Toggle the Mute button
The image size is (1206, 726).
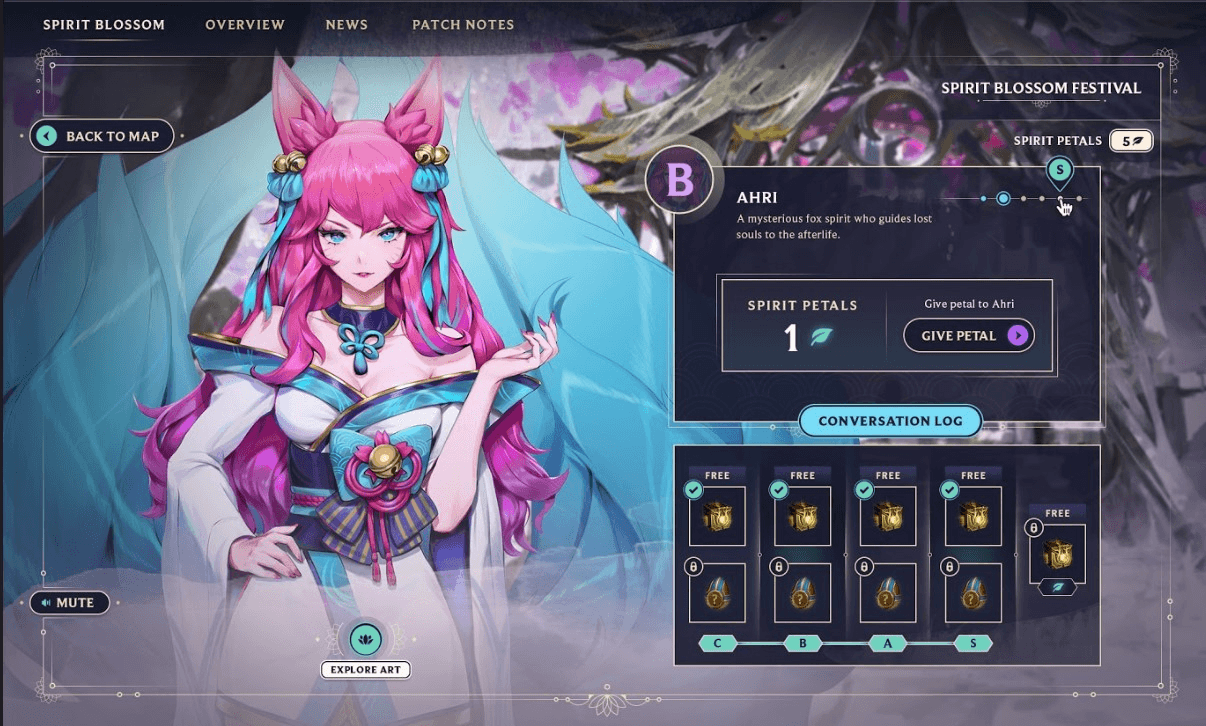click(69, 603)
